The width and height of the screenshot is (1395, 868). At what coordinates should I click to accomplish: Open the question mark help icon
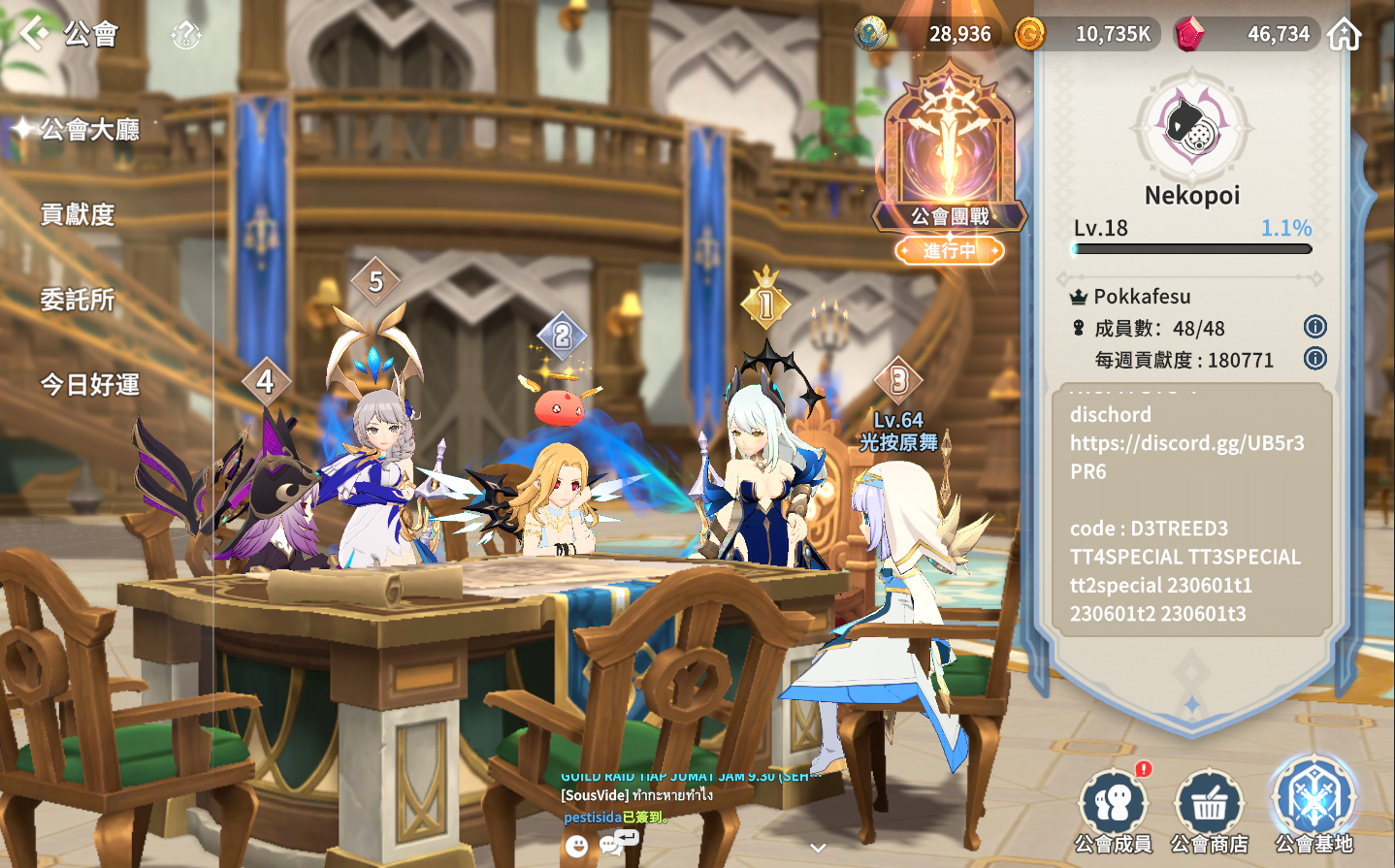(x=185, y=36)
